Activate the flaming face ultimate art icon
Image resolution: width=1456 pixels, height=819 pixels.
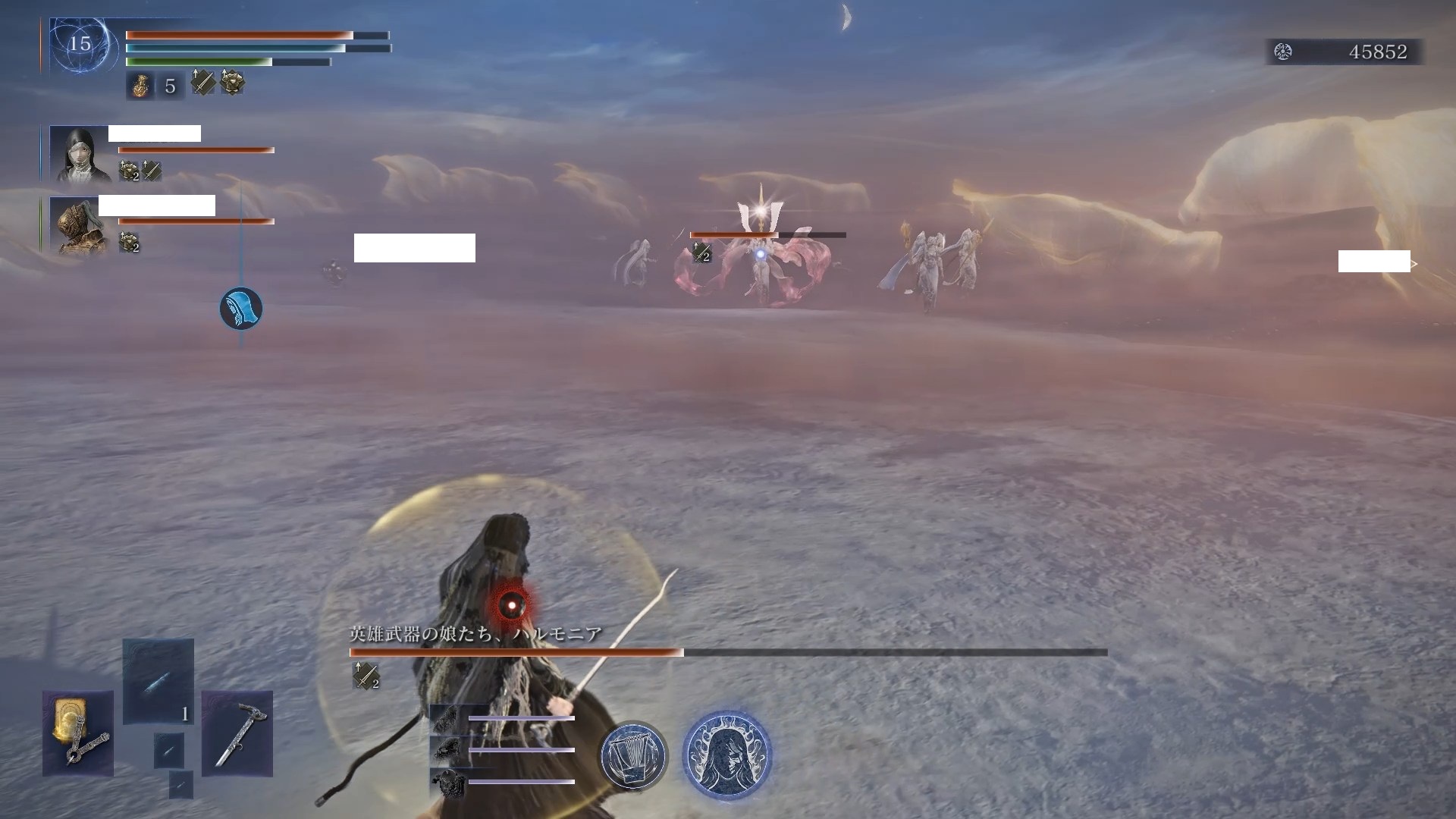coord(726,755)
